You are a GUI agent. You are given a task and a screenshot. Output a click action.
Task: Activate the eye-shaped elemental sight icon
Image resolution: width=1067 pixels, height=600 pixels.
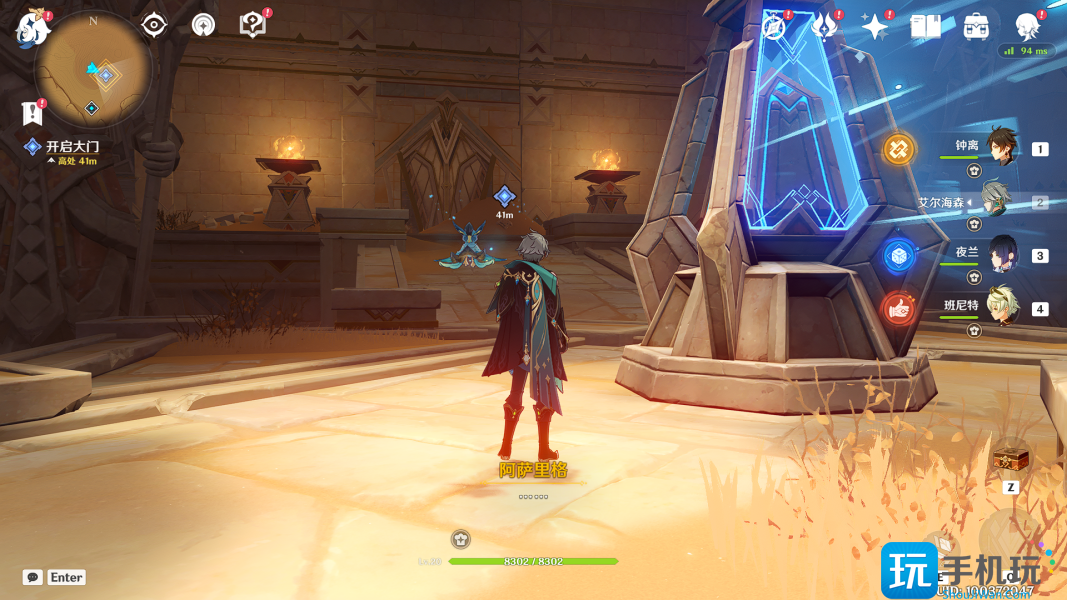[153, 25]
